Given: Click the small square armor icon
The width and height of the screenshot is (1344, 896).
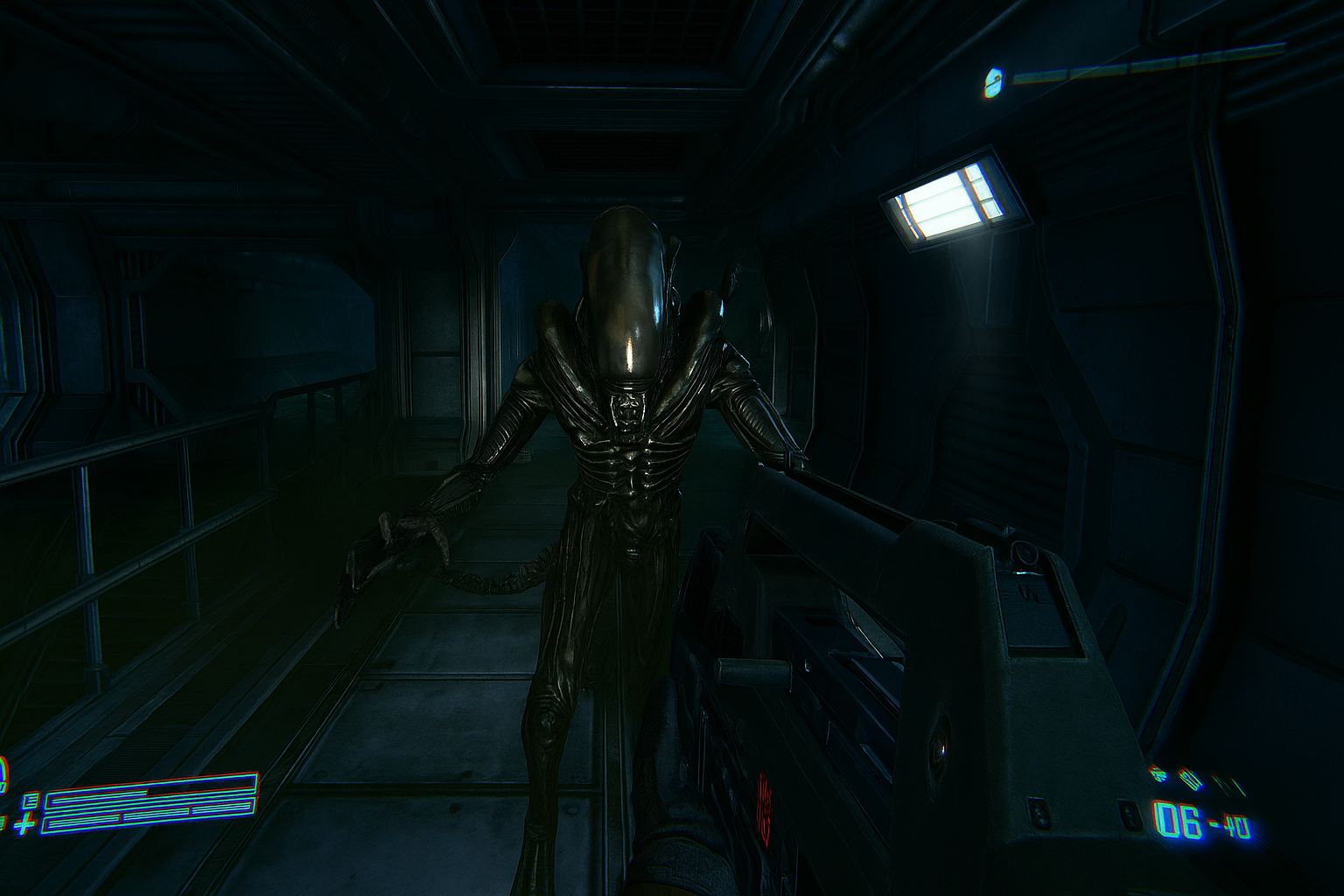Looking at the screenshot, I should [x=31, y=800].
